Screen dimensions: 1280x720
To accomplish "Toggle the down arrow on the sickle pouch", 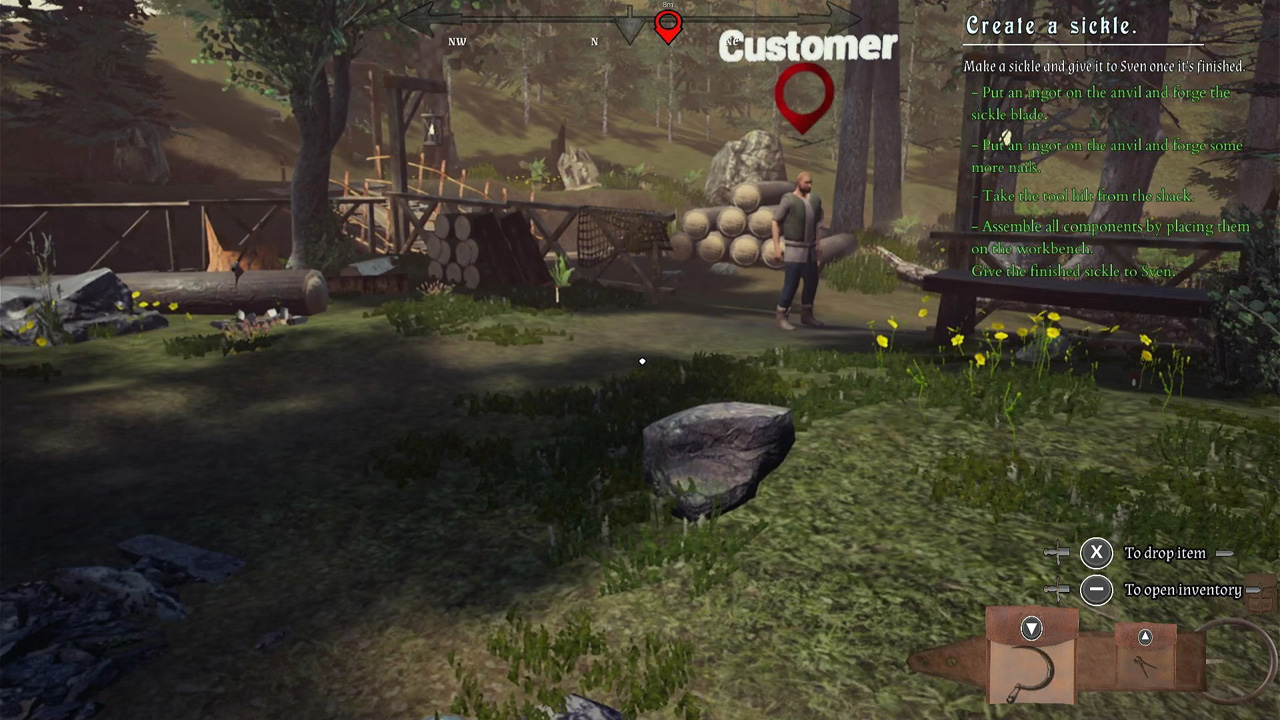I will (x=1031, y=628).
